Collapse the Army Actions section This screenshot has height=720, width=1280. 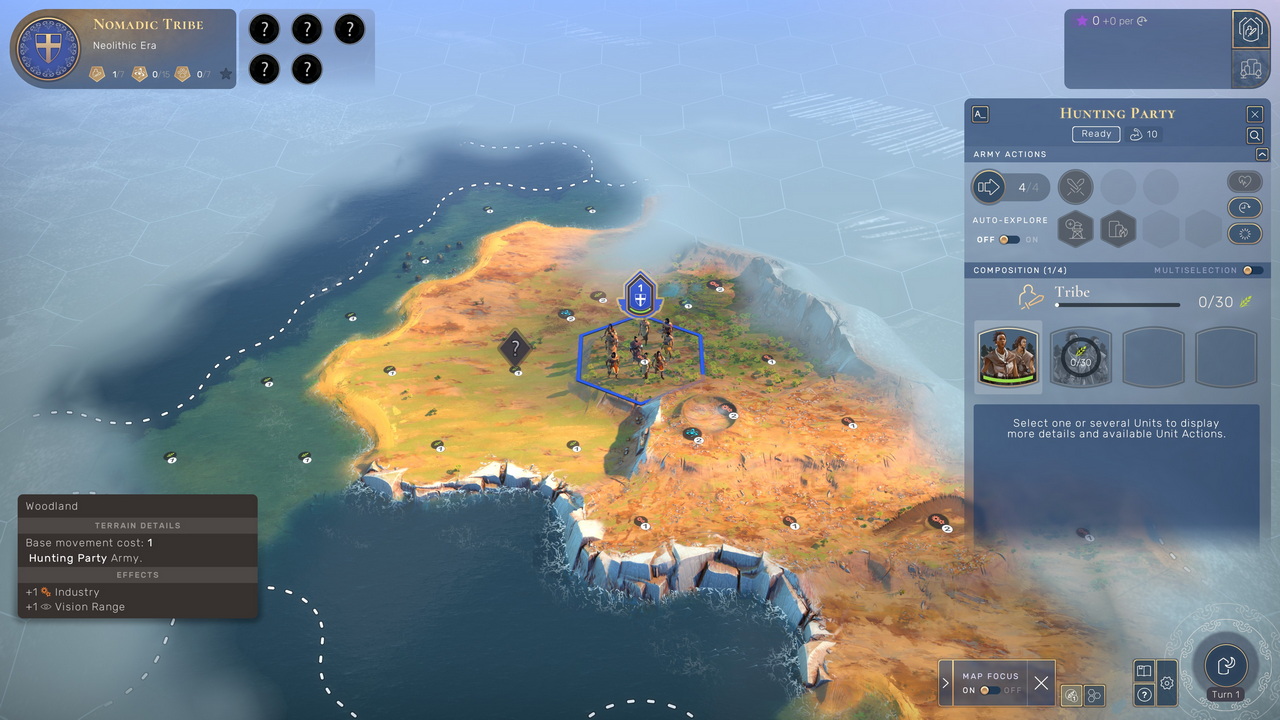[1262, 154]
